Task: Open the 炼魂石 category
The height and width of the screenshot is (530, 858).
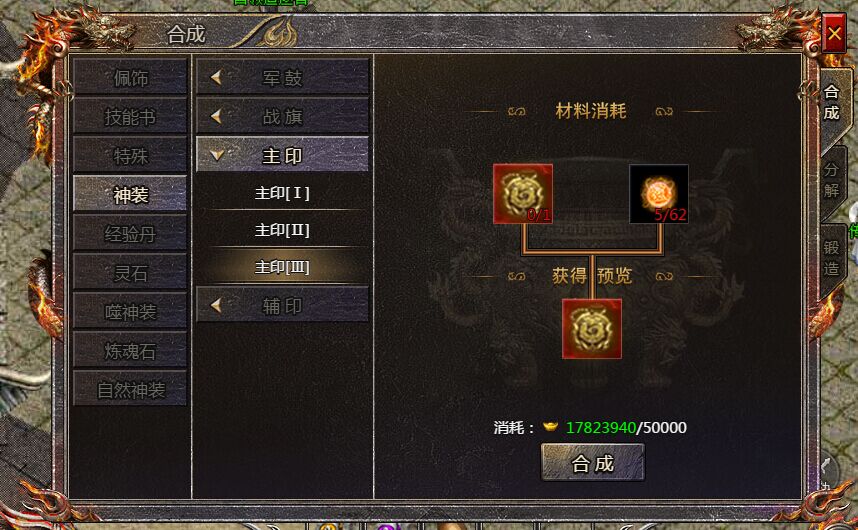Action: coord(130,351)
